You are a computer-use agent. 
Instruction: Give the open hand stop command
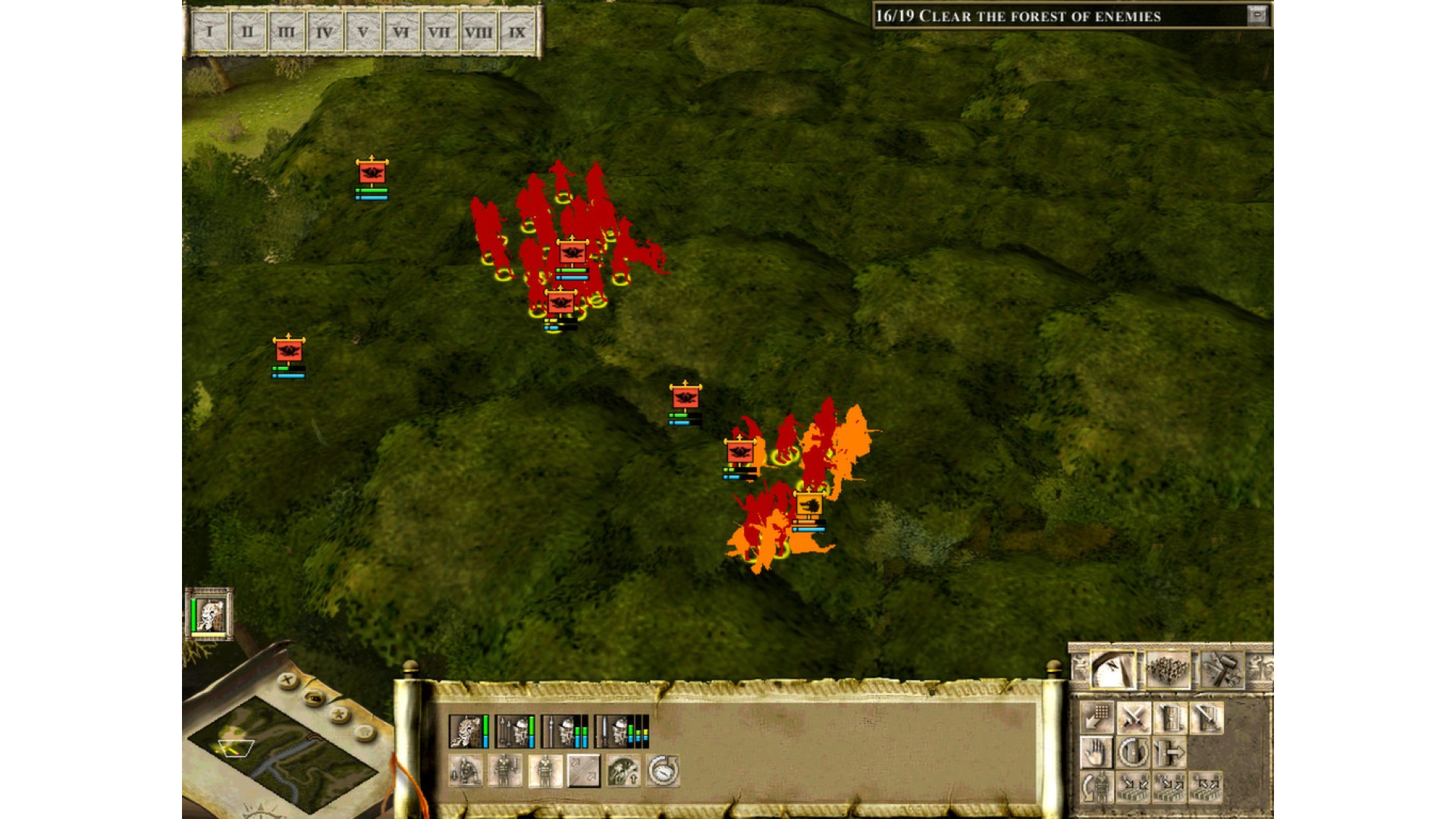pos(1097,753)
